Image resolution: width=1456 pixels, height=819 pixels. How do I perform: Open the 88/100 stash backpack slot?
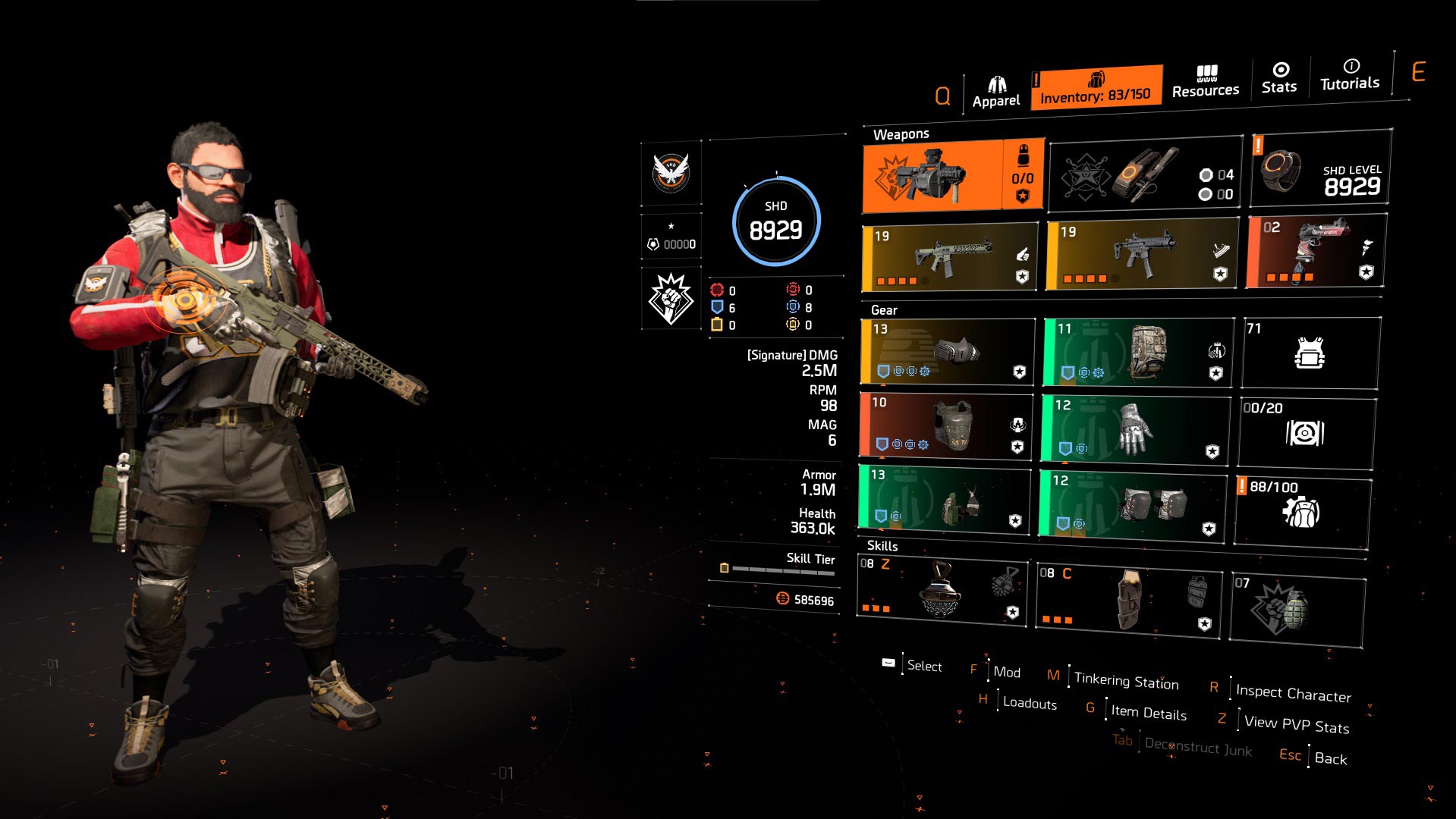(x=1302, y=510)
